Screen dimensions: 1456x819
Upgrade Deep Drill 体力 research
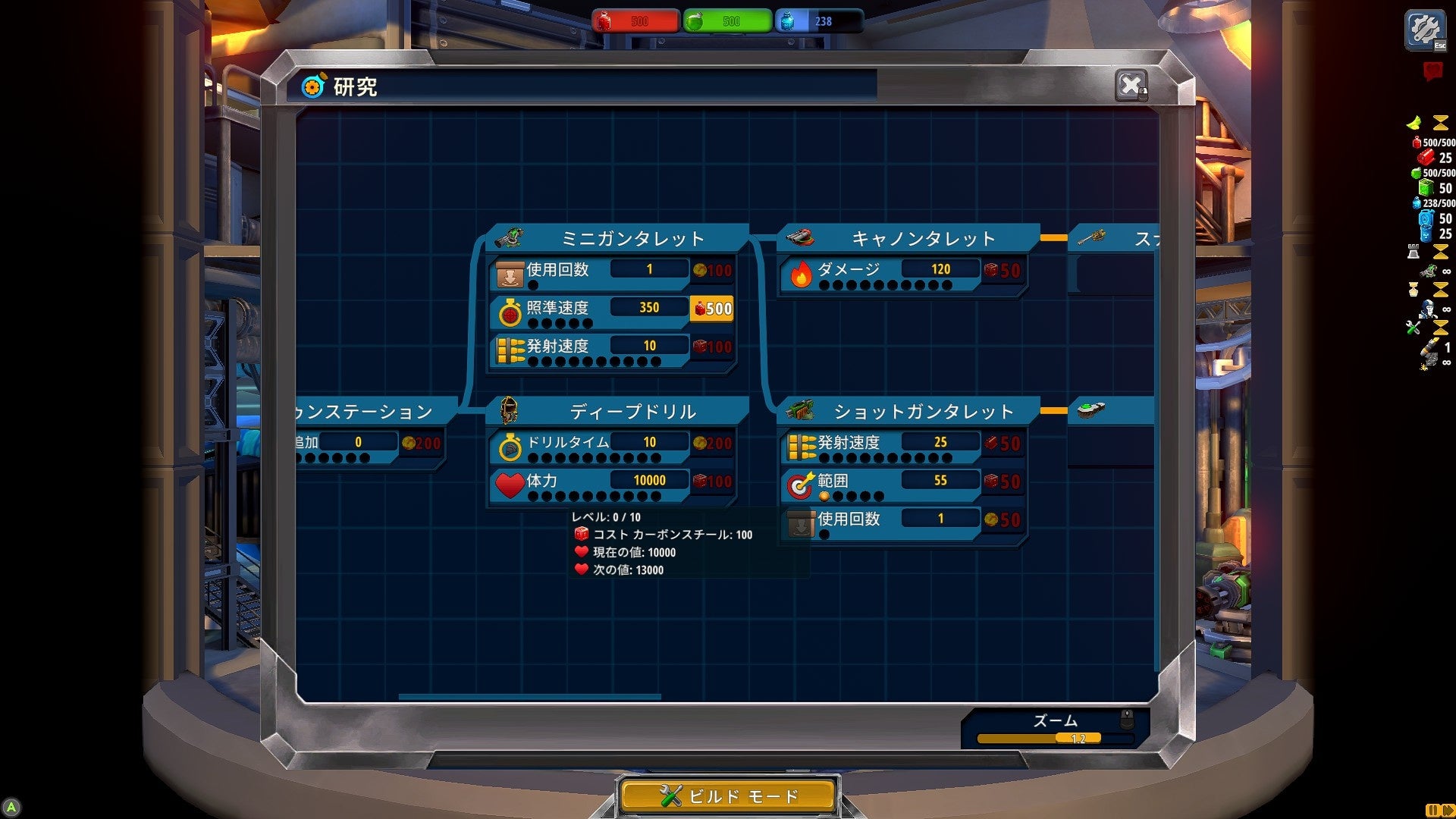pos(712,482)
